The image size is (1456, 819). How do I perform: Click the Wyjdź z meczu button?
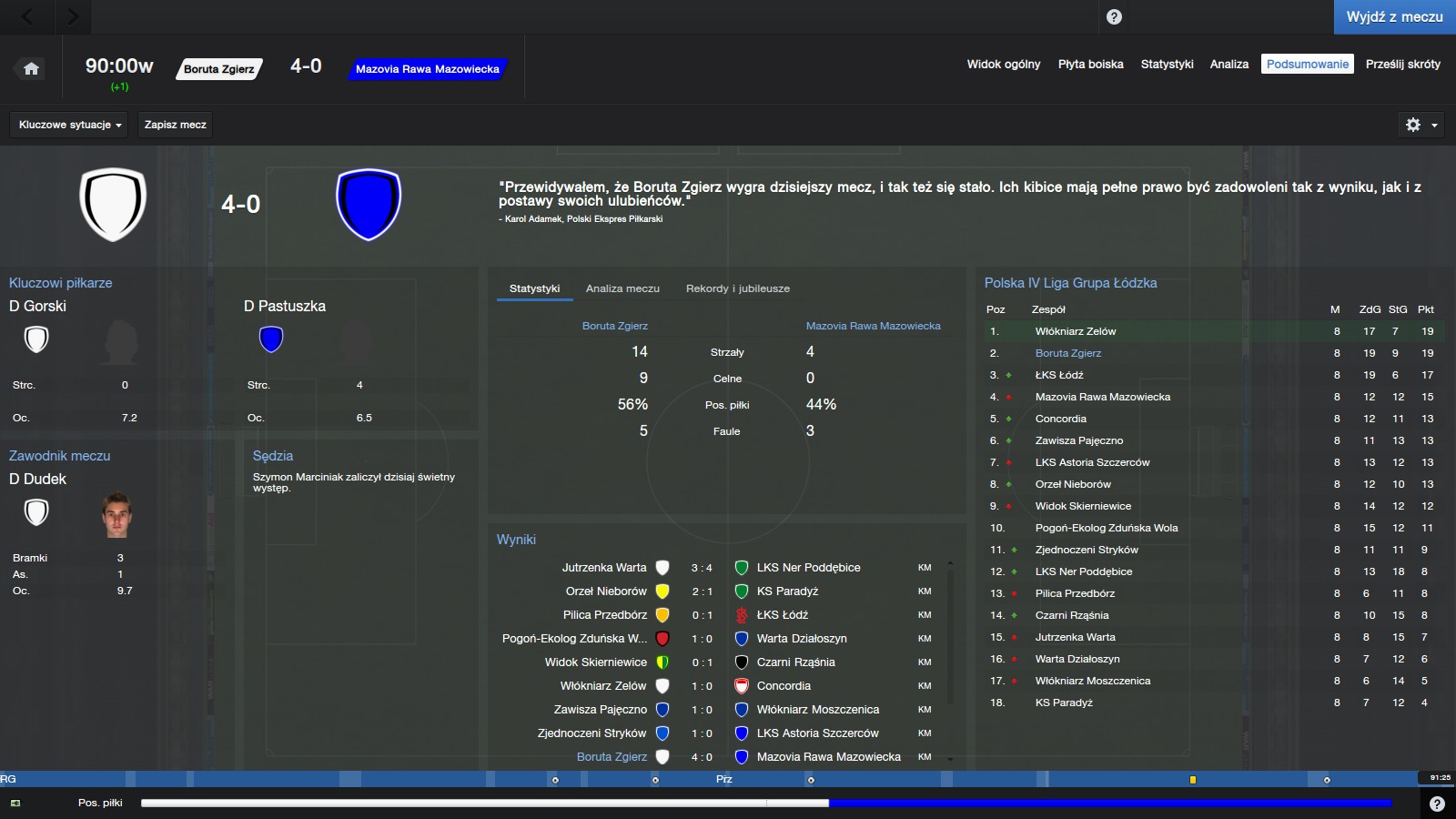[x=1394, y=17]
